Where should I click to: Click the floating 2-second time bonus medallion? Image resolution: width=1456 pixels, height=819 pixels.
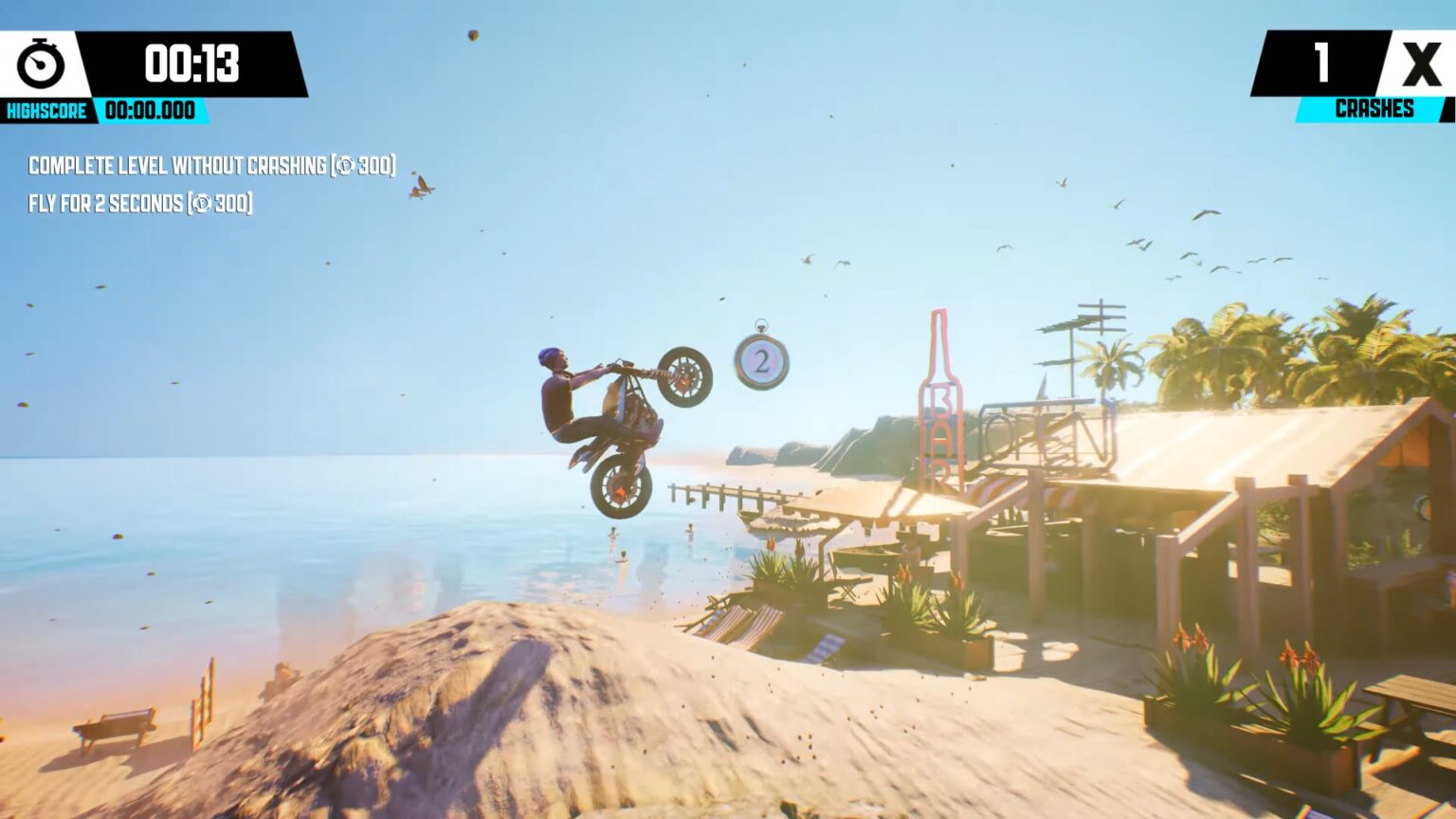pyautogui.click(x=760, y=364)
